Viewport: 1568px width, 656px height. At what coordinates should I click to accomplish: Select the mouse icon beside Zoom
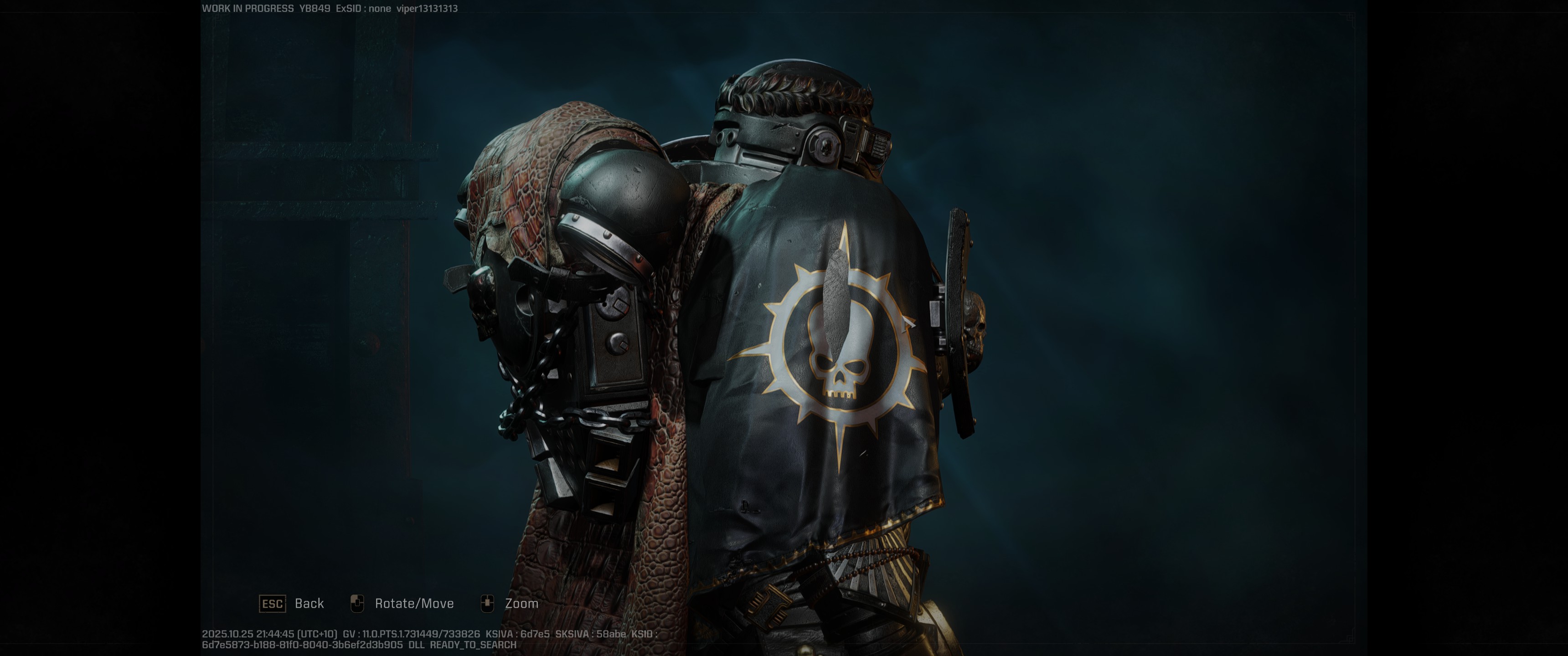pyautogui.click(x=488, y=603)
